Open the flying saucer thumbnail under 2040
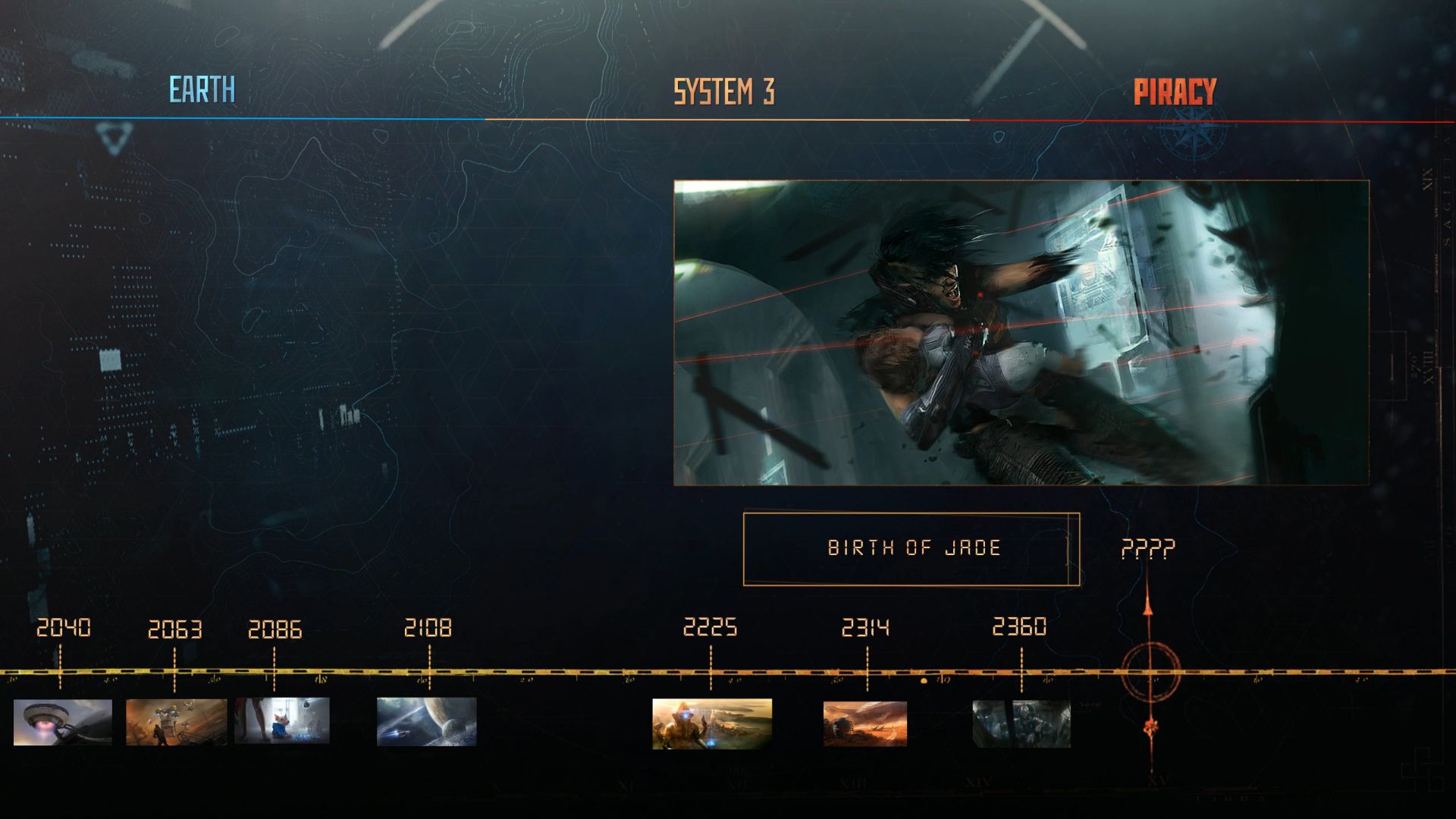 coord(63,722)
